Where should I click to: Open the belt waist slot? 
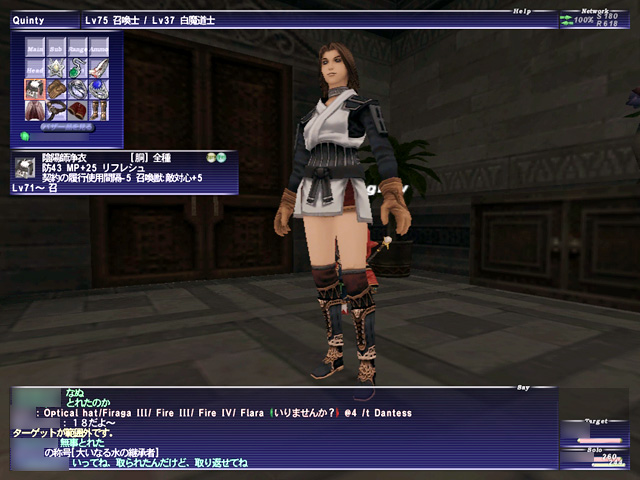(x=56, y=110)
